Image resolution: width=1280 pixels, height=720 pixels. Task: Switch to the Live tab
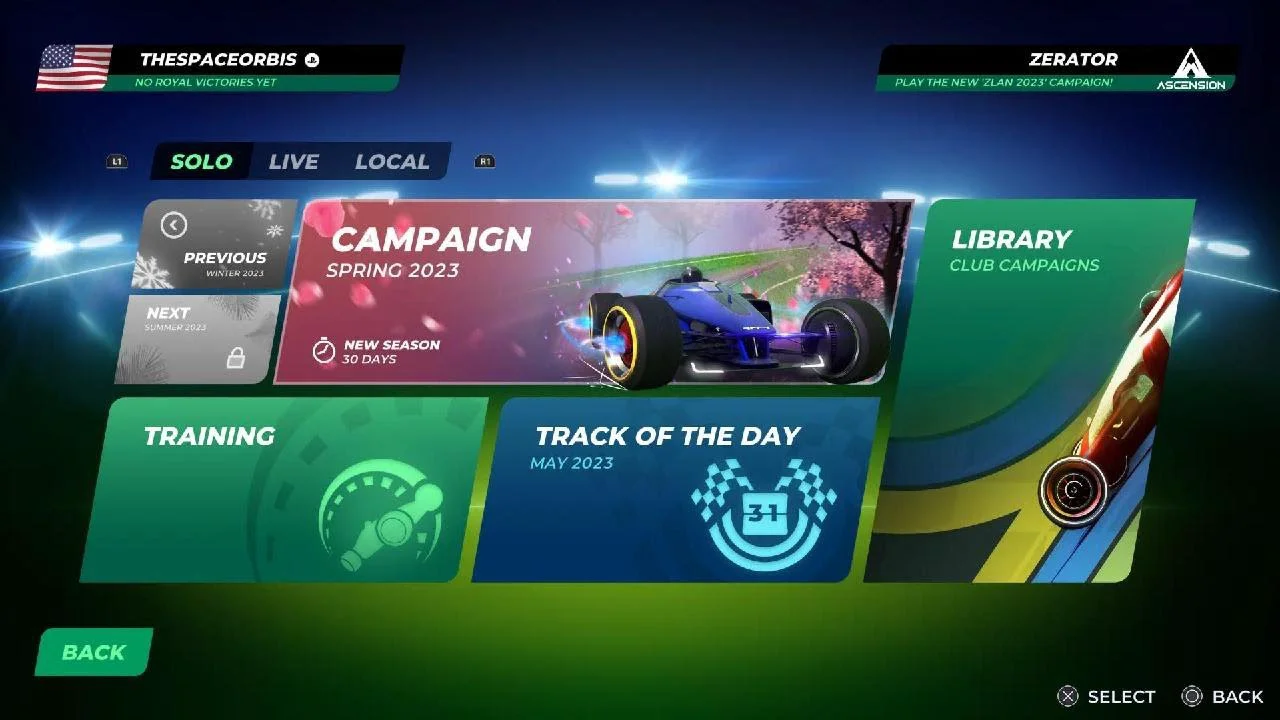point(293,162)
